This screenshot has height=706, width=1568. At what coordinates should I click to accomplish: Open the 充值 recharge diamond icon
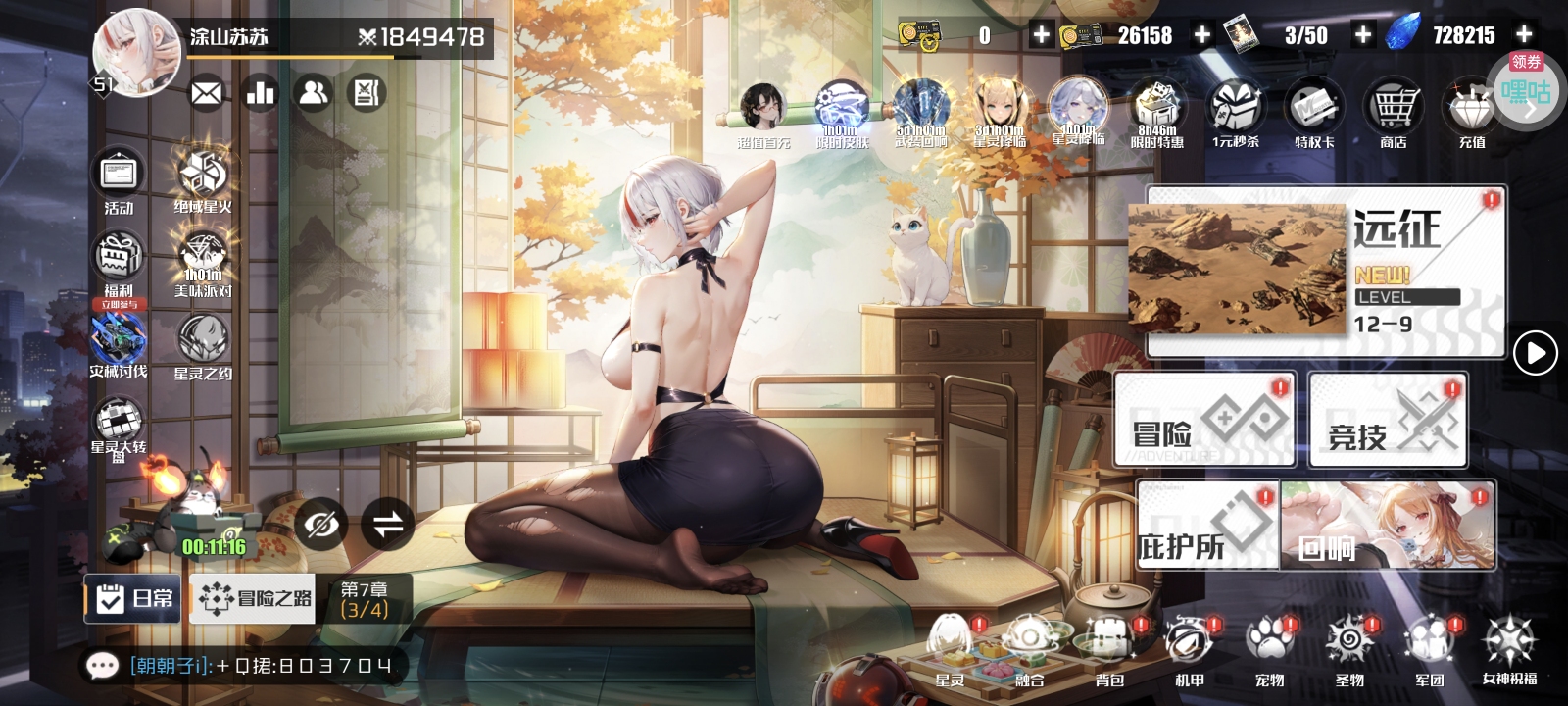point(1471,115)
